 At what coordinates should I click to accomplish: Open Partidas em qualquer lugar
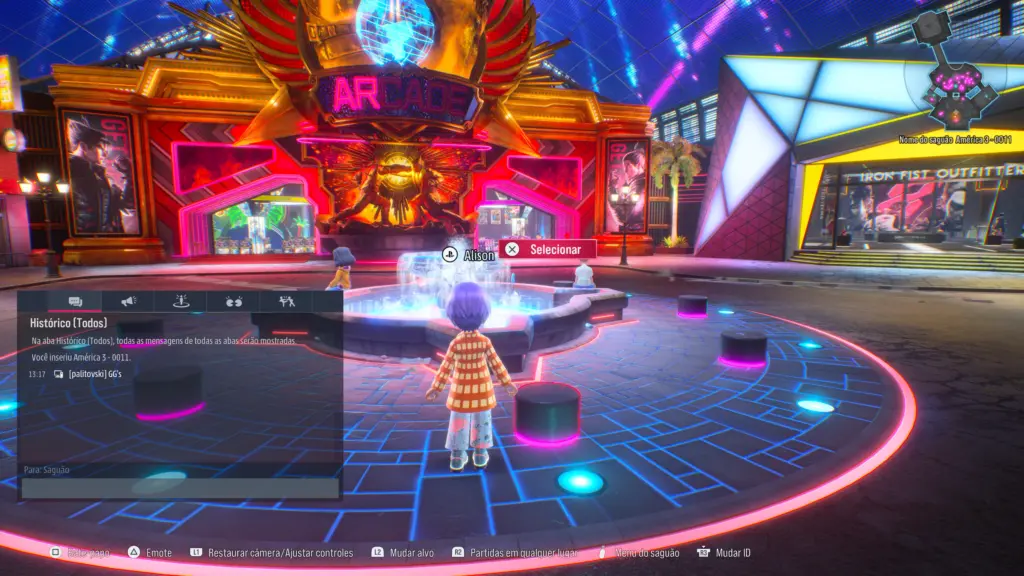tap(527, 552)
